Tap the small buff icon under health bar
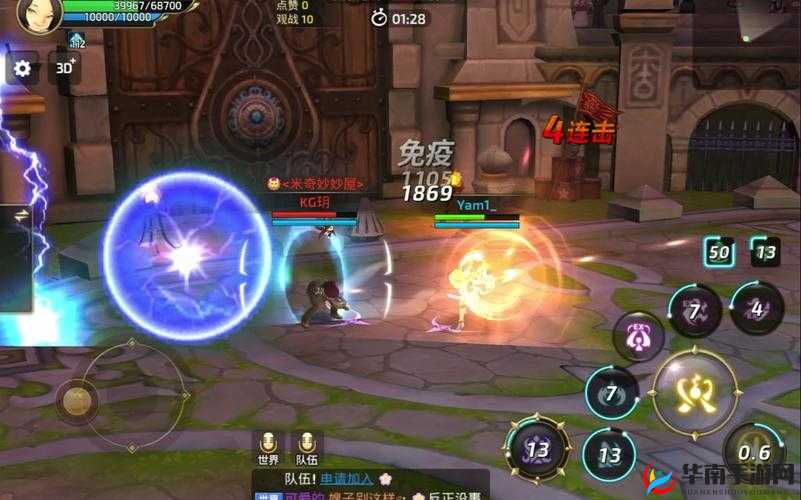801x500 pixels. tap(77, 40)
